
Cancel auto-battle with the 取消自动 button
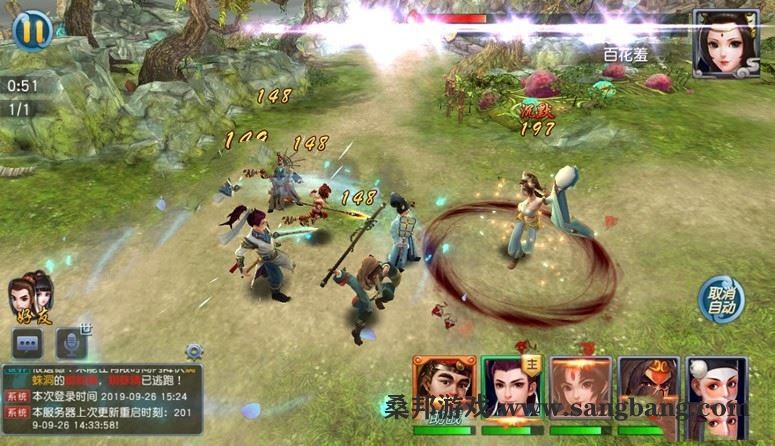click(x=721, y=298)
